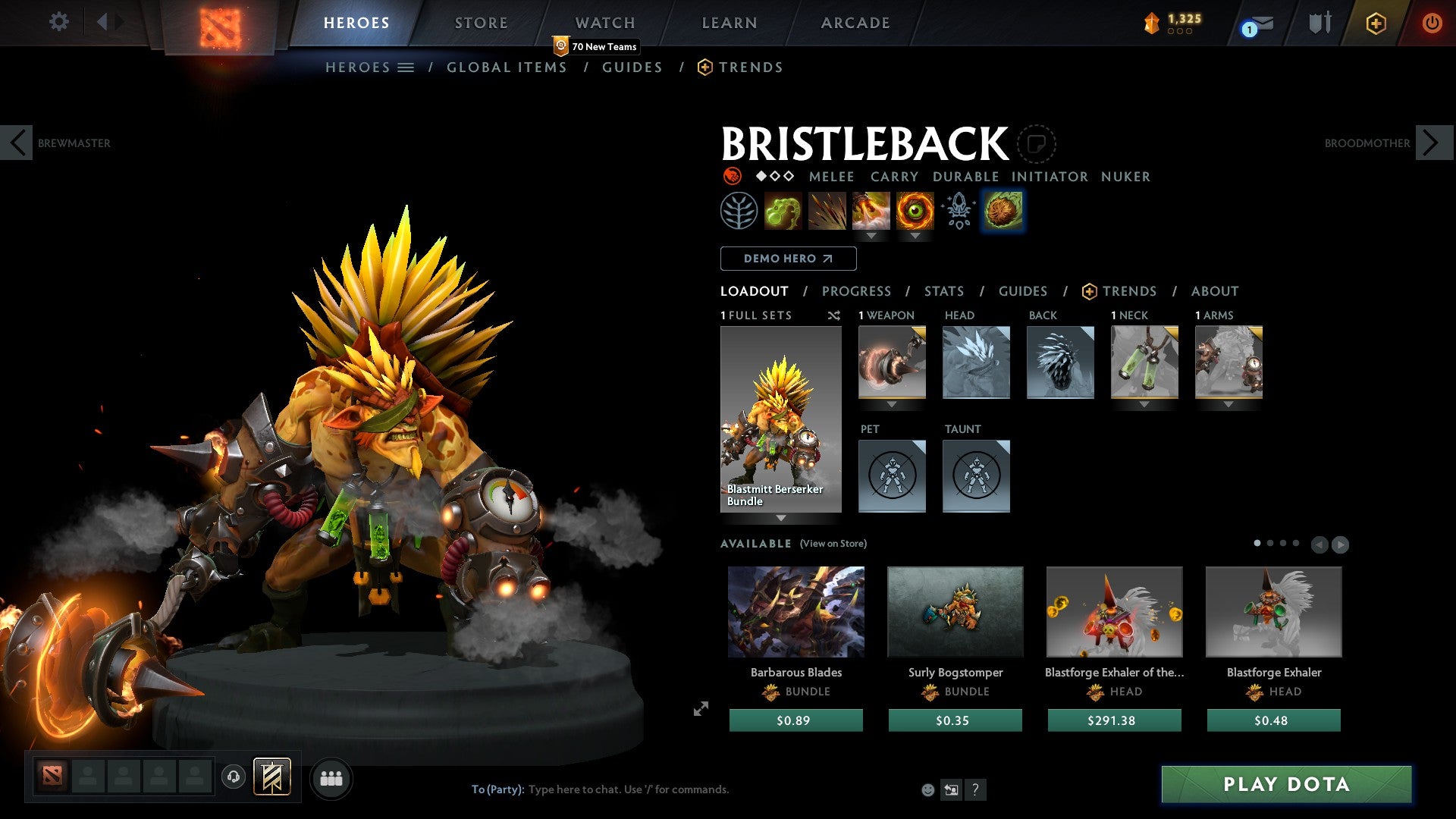Open View on Store link
The height and width of the screenshot is (819, 1456).
click(833, 544)
